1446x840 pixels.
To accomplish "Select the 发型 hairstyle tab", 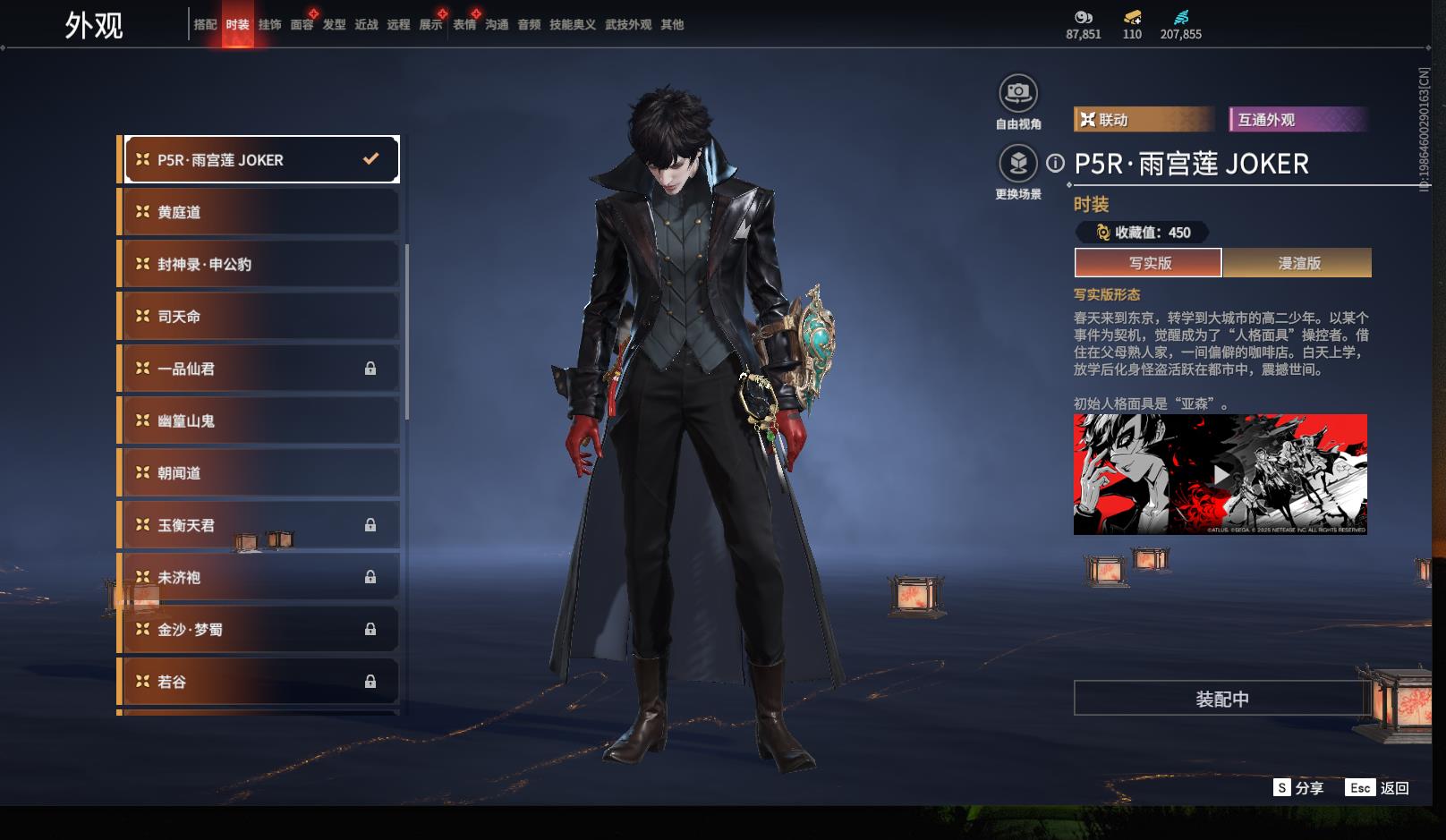I will (334, 25).
